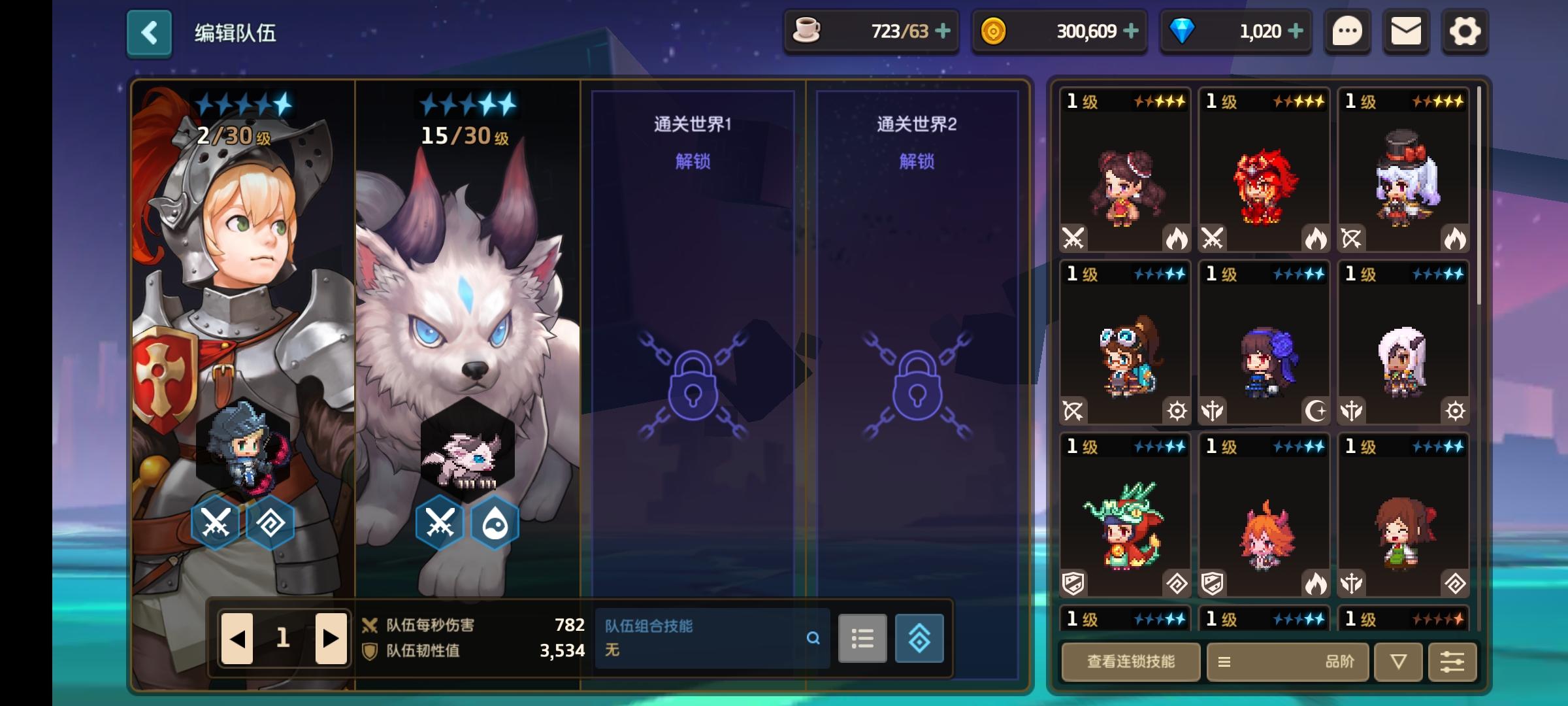The width and height of the screenshot is (1568, 706).
Task: Switch back using the left team arrow
Action: (x=238, y=639)
